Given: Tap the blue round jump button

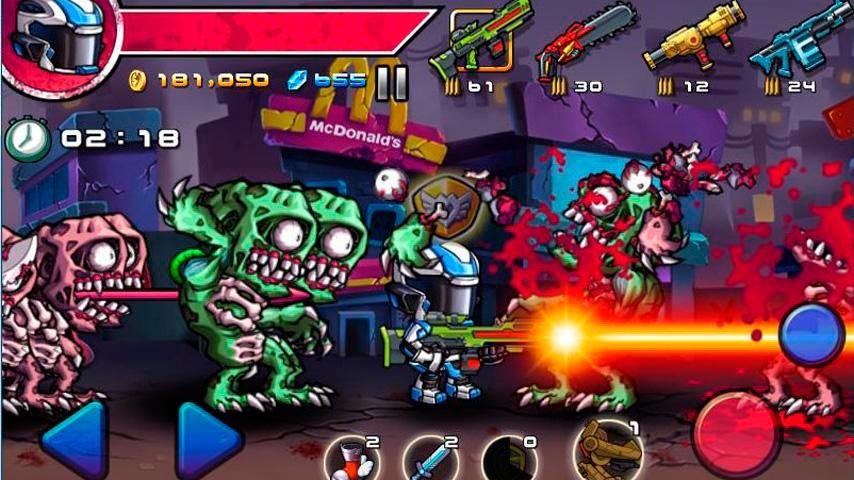Looking at the screenshot, I should [810, 333].
